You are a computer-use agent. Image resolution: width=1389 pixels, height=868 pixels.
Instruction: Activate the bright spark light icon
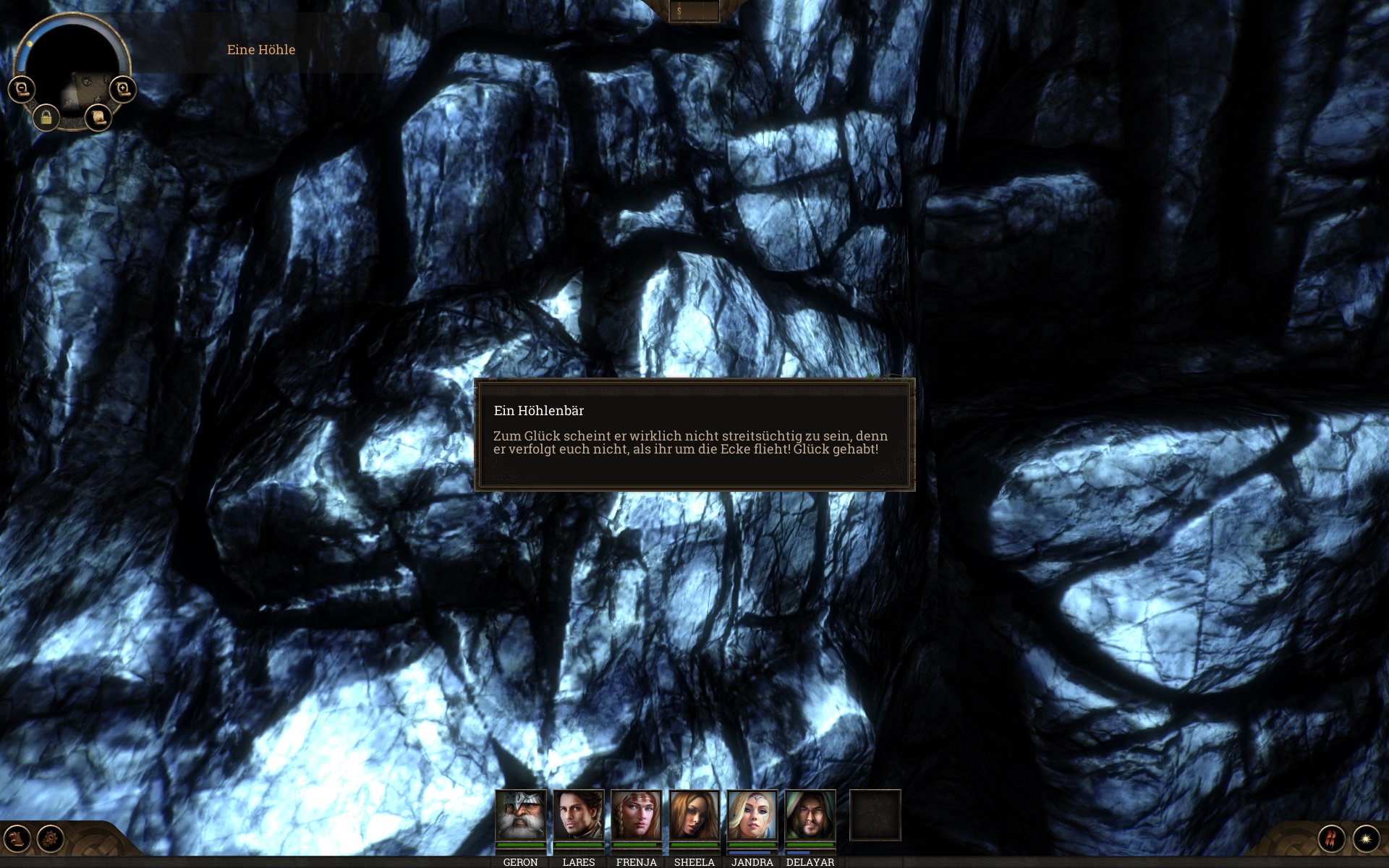[1366, 839]
